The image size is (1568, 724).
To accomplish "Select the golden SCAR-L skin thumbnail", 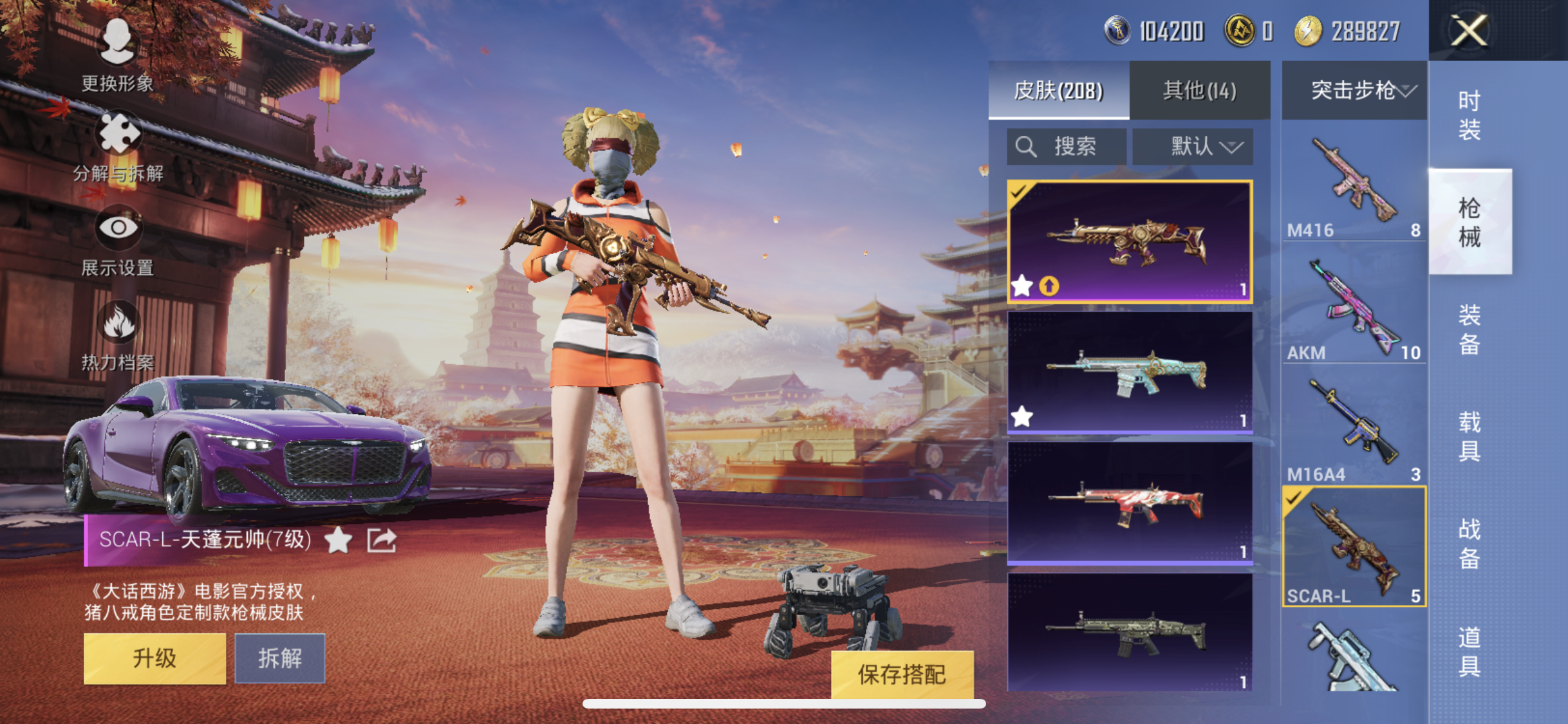I will [1130, 241].
